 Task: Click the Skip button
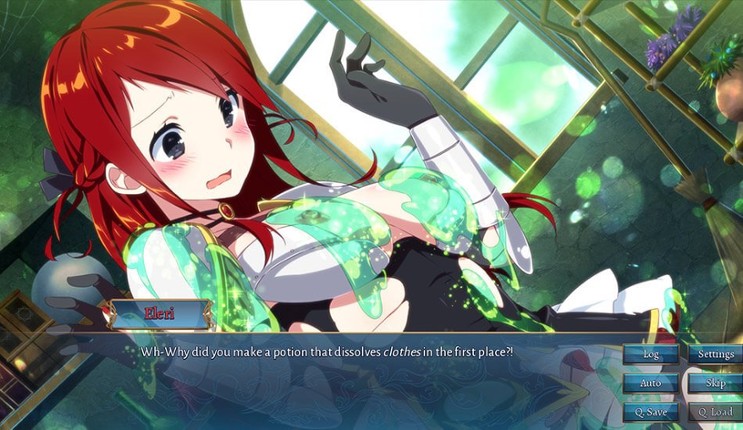point(714,383)
